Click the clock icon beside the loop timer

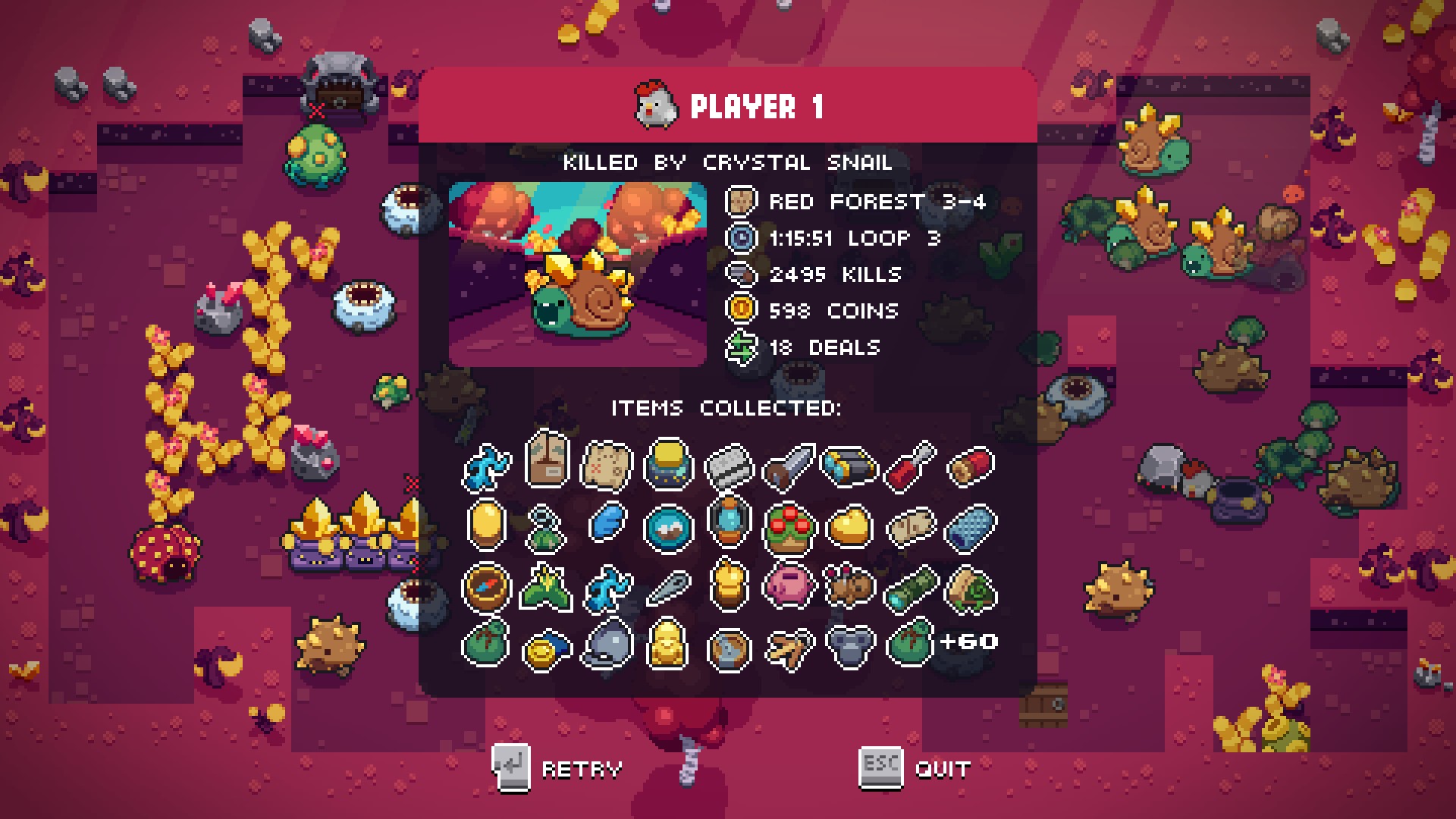coord(742,238)
